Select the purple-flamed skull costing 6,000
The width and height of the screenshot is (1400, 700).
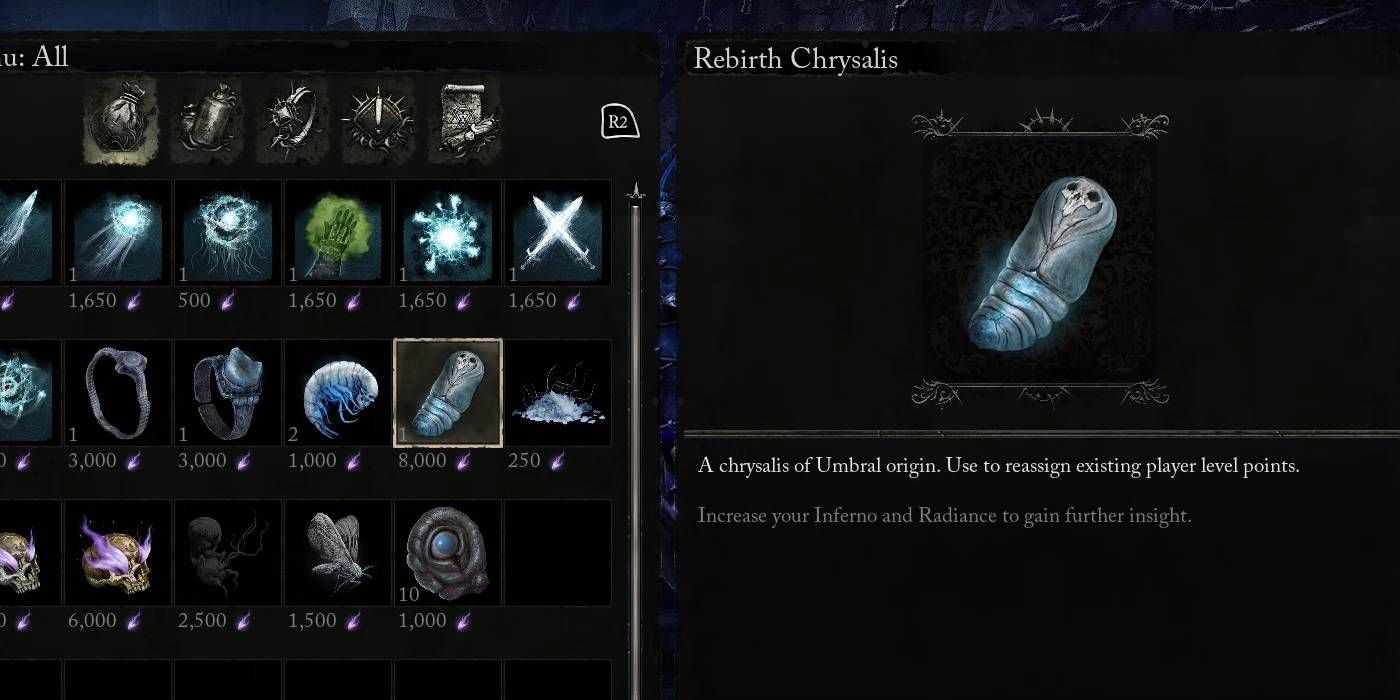click(118, 553)
